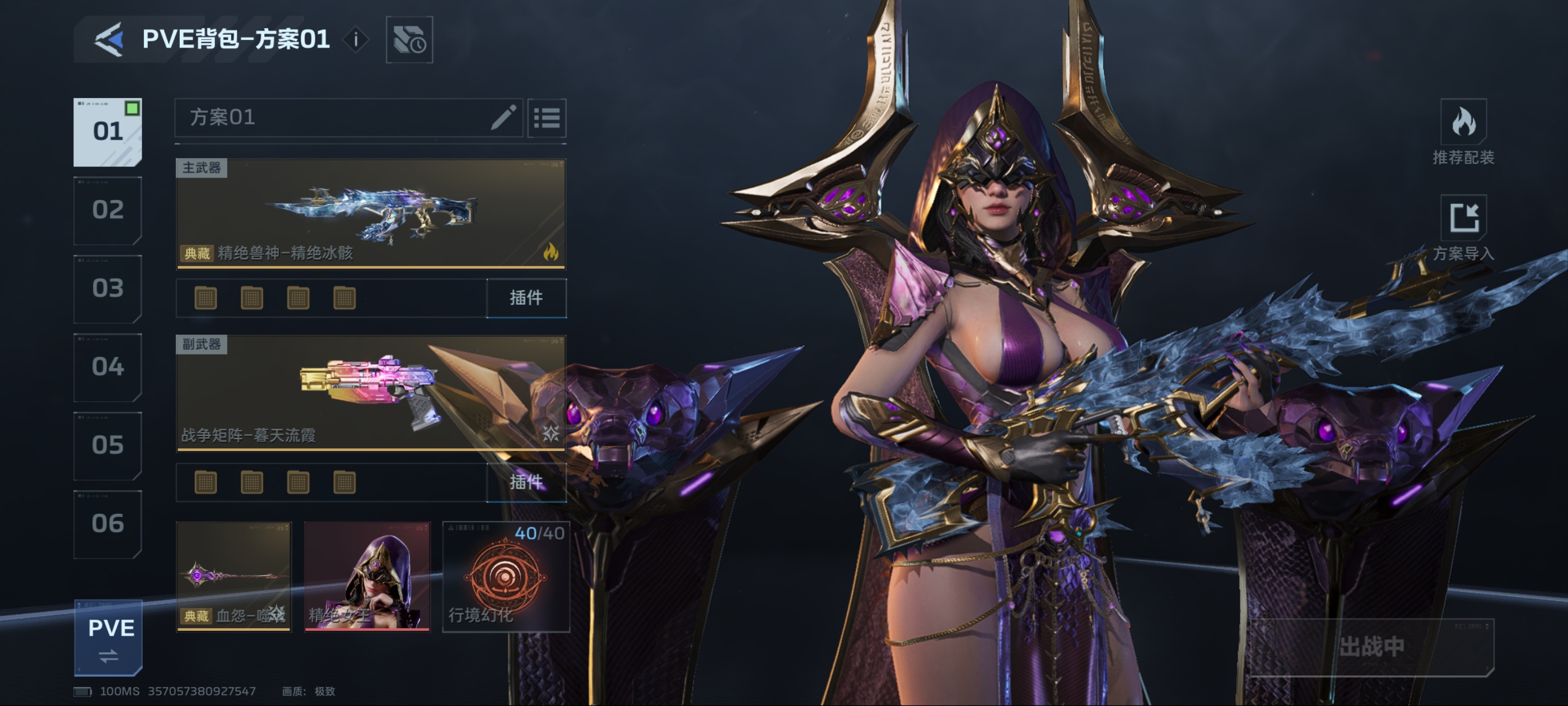Viewport: 1568px width, 706px height.
Task: Toggle the PVE mode switch button
Action: [x=108, y=638]
